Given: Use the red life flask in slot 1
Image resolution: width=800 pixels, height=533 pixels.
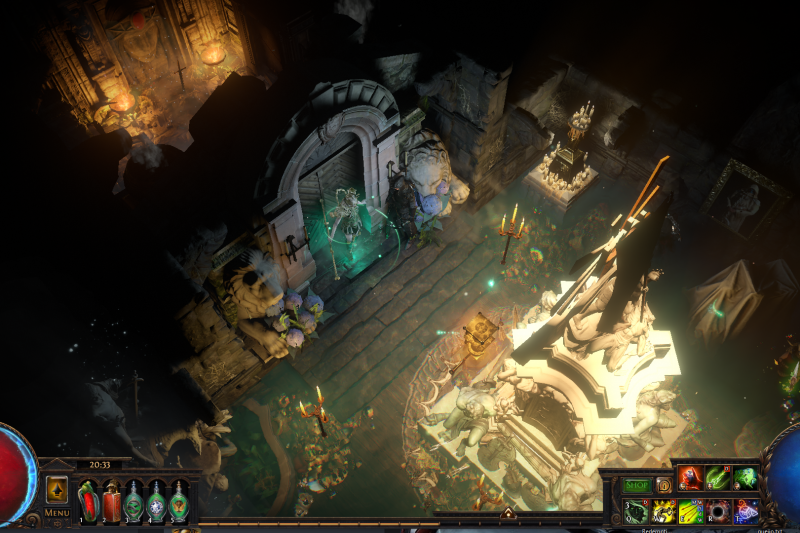Looking at the screenshot, I should pos(88,501).
